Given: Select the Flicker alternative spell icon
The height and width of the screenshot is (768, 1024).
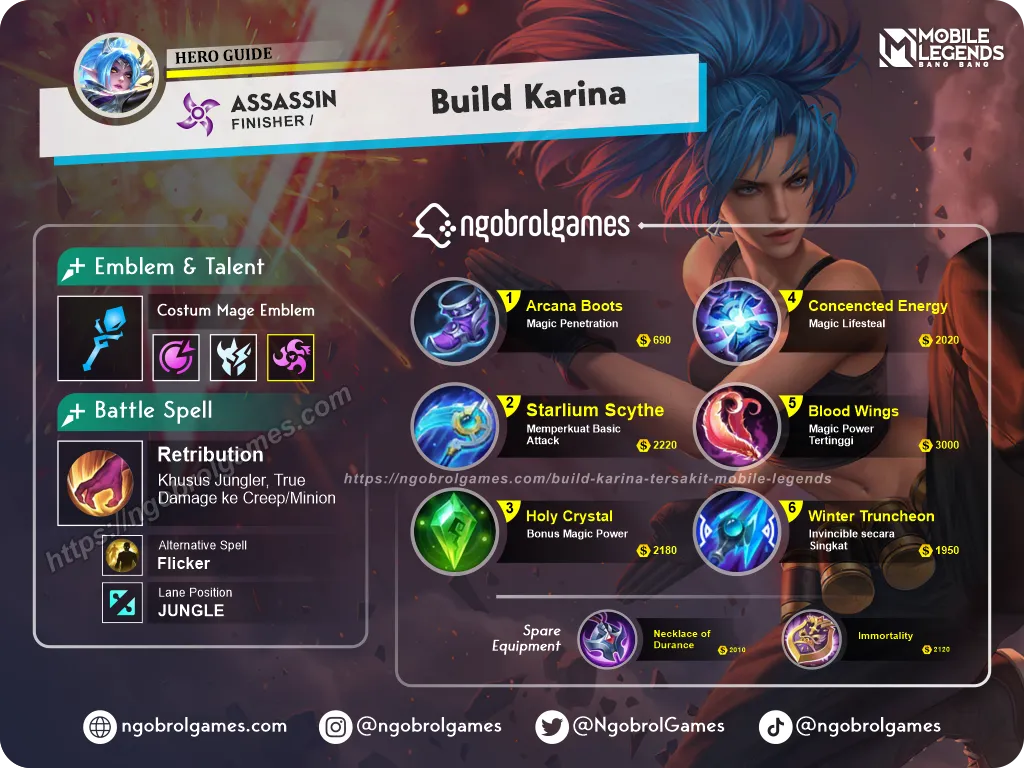Looking at the screenshot, I should (x=122, y=555).
